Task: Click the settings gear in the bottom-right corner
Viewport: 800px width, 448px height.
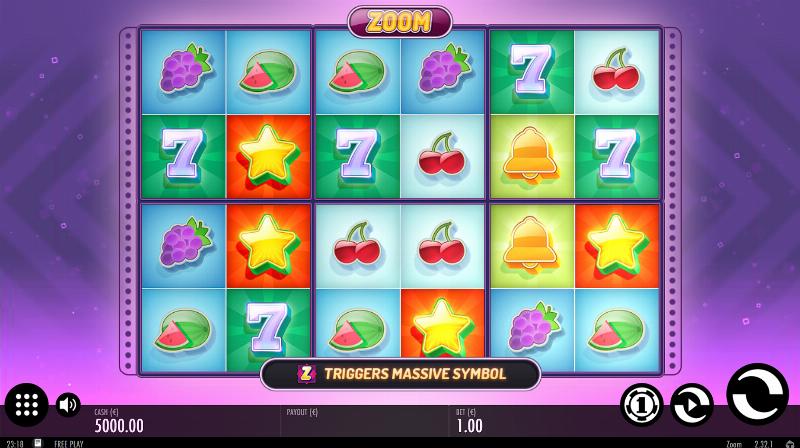Action: pos(790,443)
